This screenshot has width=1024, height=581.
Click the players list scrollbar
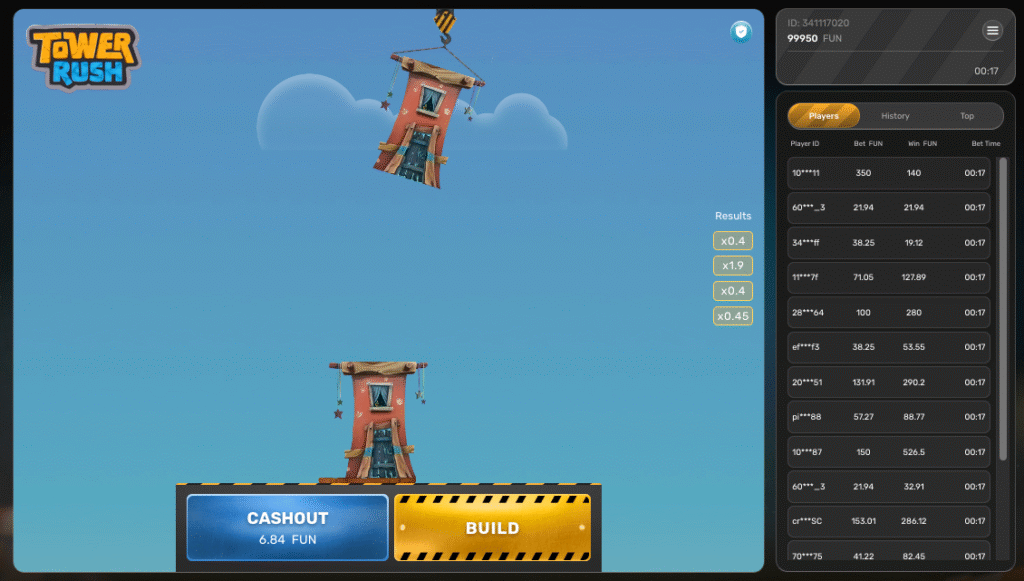pos(1003,308)
